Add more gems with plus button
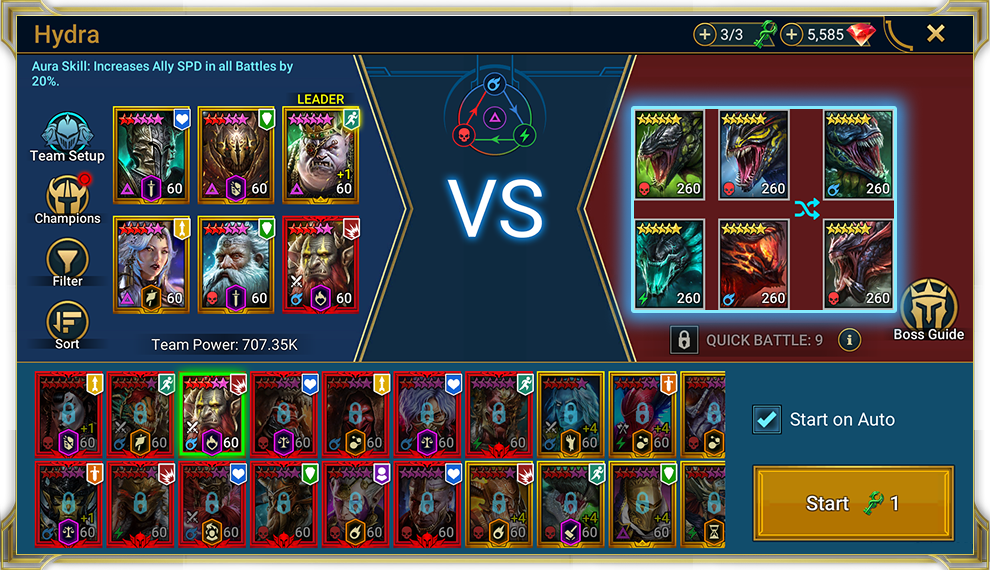Image resolution: width=990 pixels, height=570 pixels. [792, 35]
